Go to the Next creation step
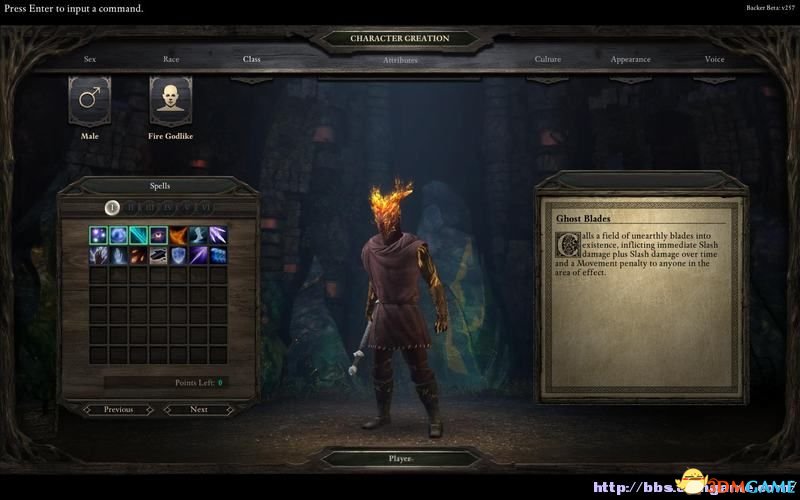This screenshot has height=500, width=800. pyautogui.click(x=199, y=409)
